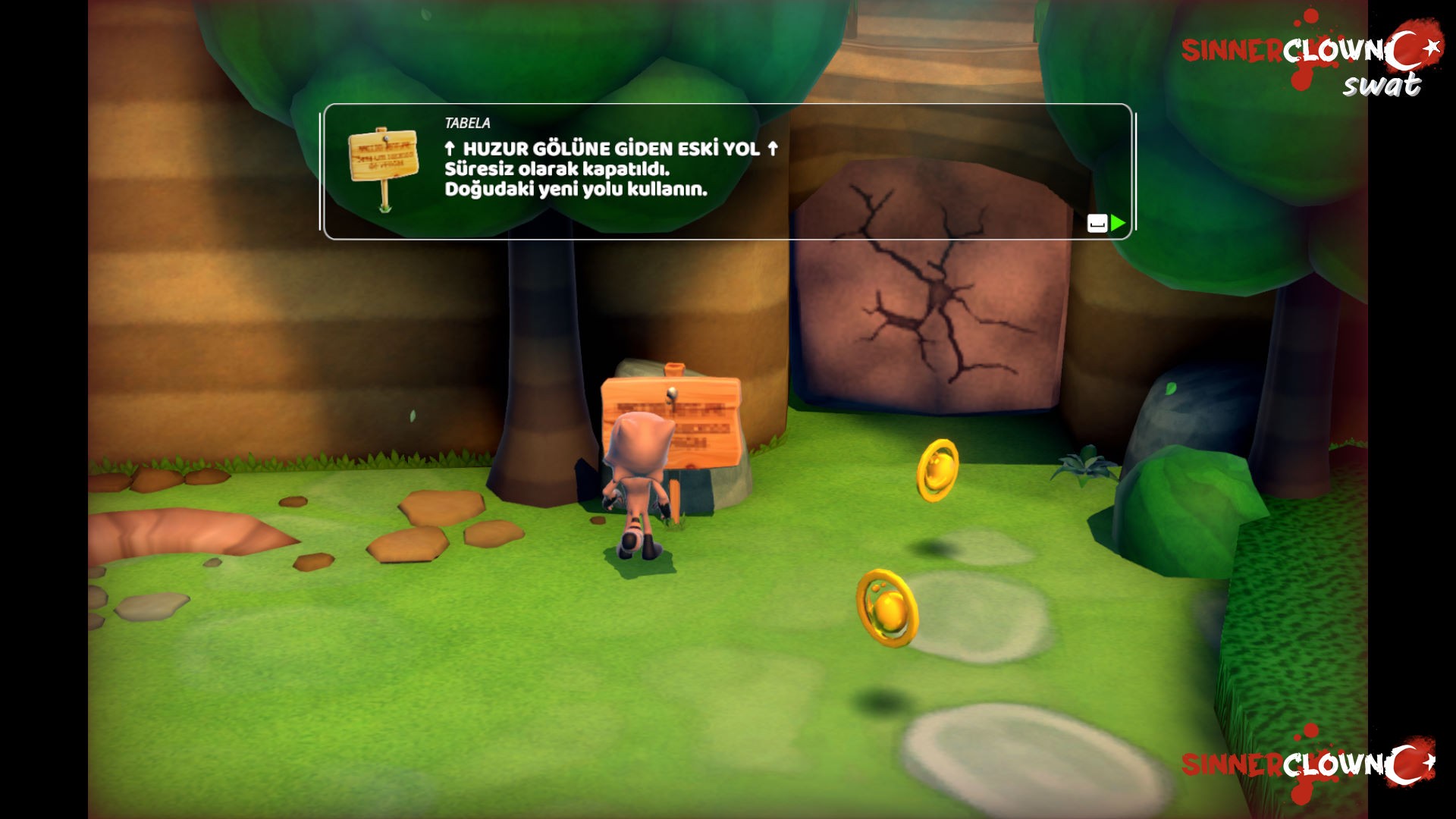Advance the sign dialogue with the green arrow

click(1117, 223)
